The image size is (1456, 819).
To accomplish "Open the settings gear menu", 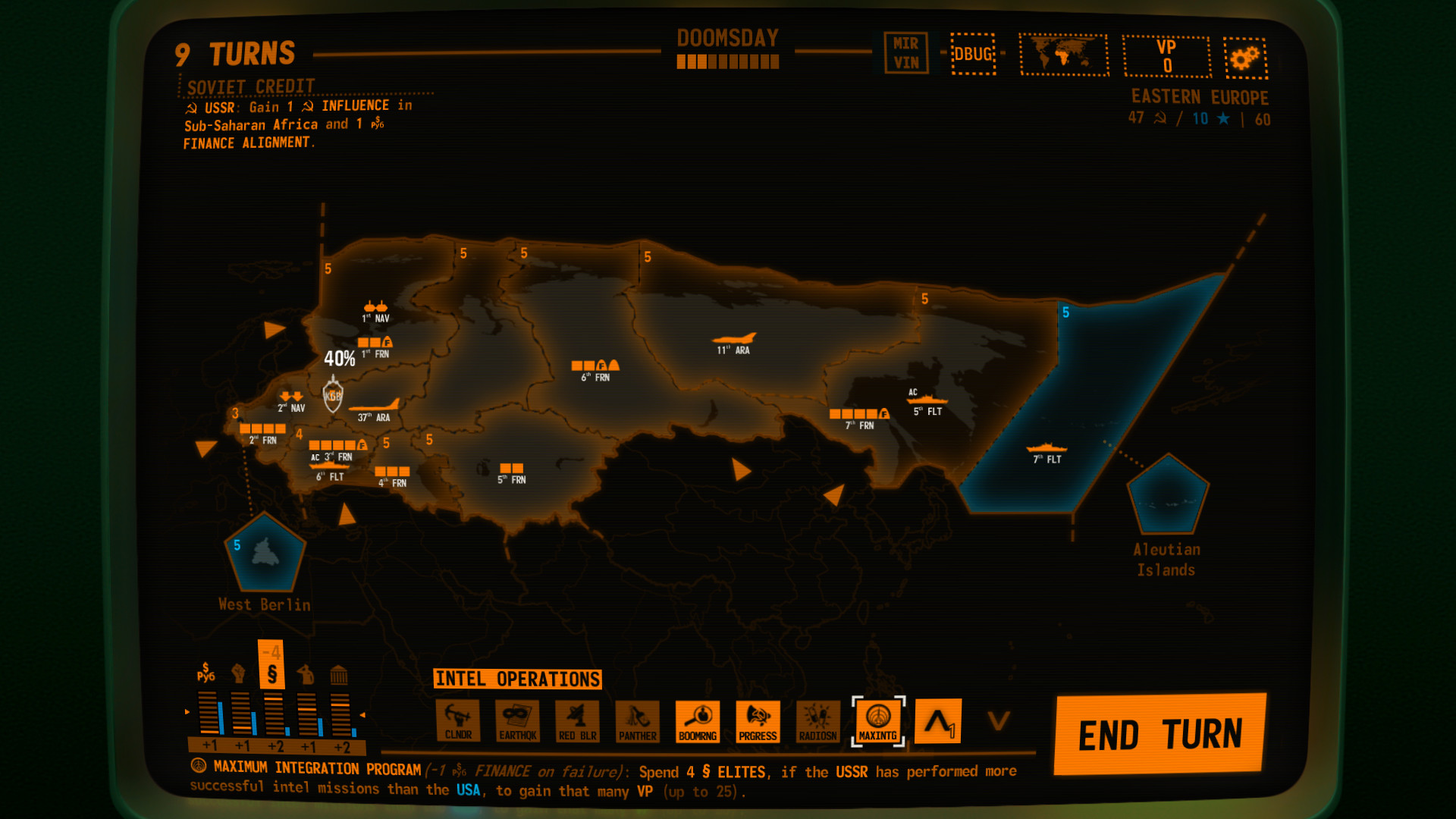I will coord(1244,58).
